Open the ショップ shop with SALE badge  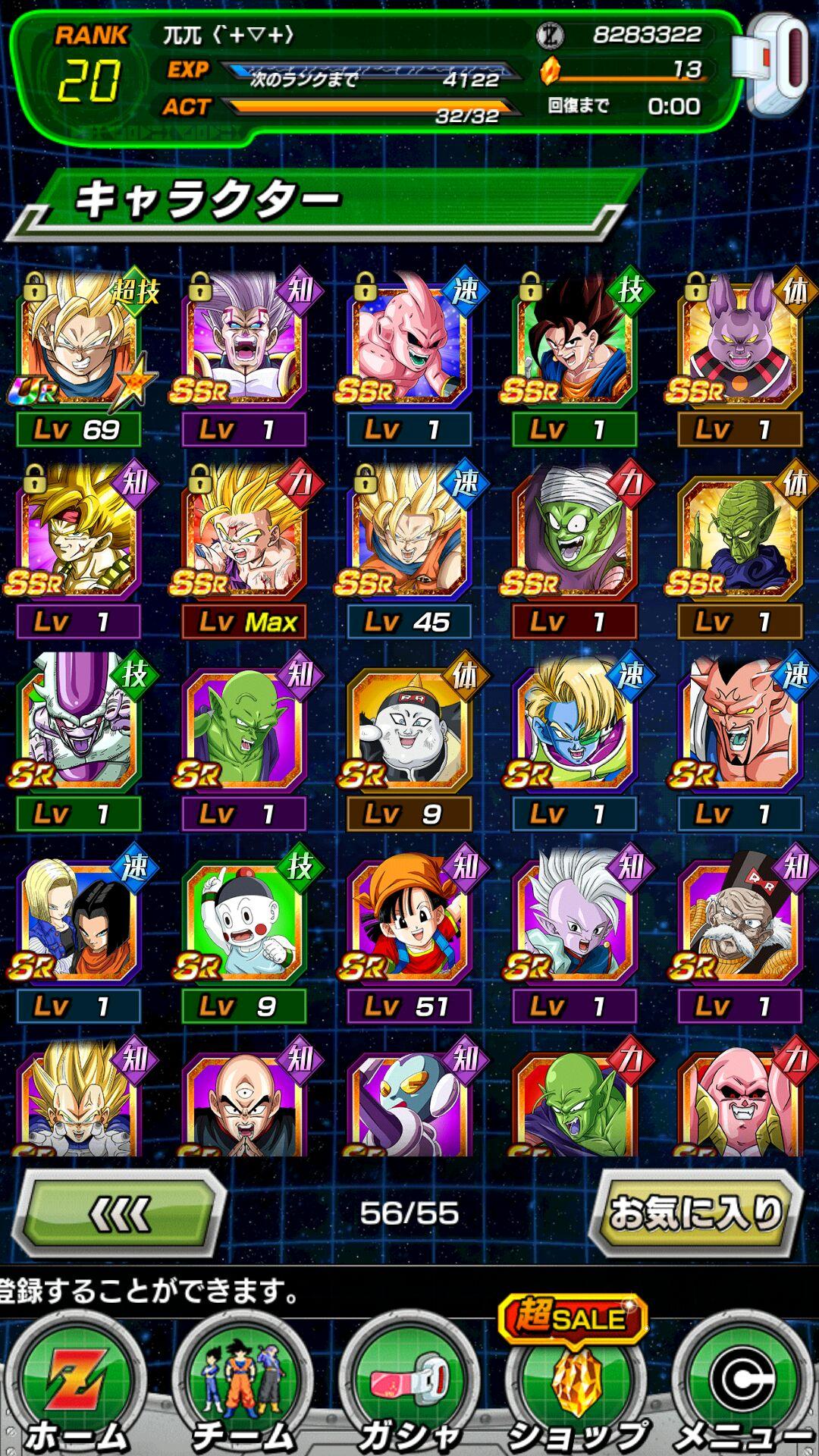(576, 1388)
